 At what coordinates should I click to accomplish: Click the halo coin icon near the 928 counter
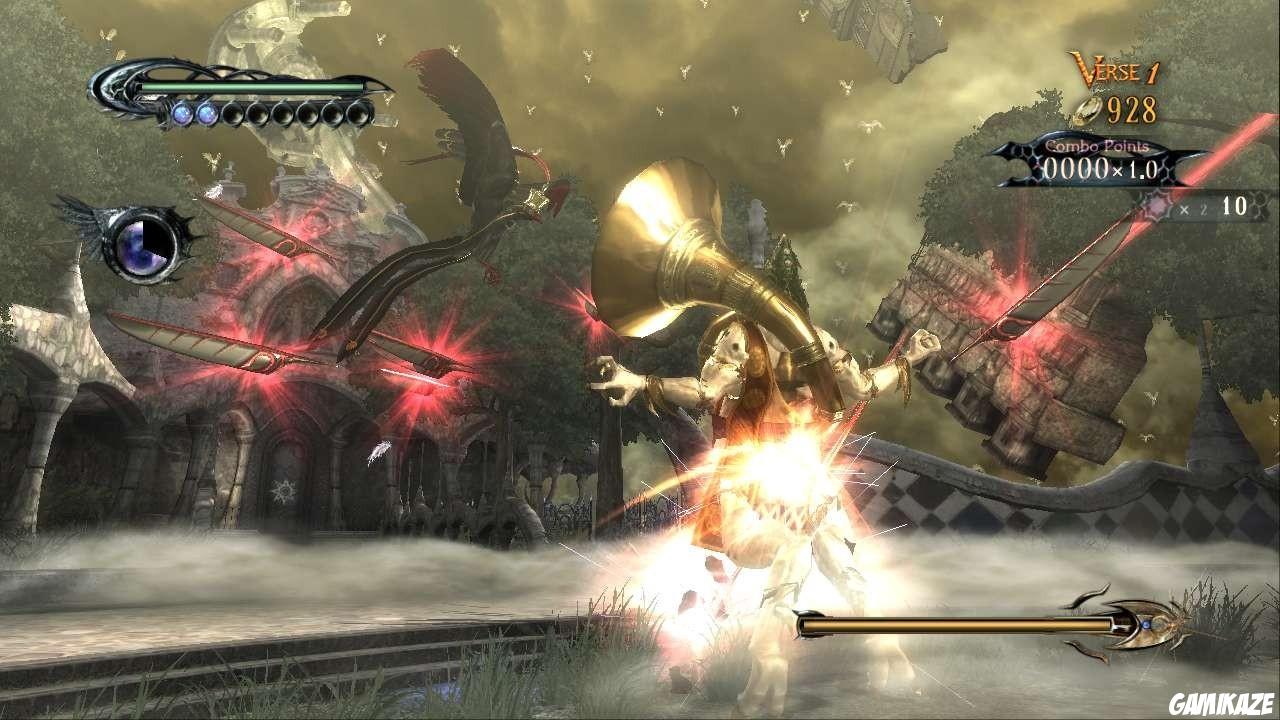(x=1087, y=110)
